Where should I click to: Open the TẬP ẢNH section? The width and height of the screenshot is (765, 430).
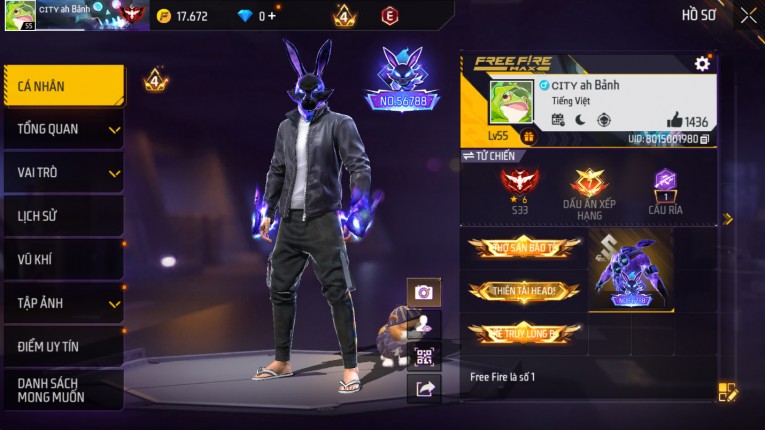coord(63,303)
